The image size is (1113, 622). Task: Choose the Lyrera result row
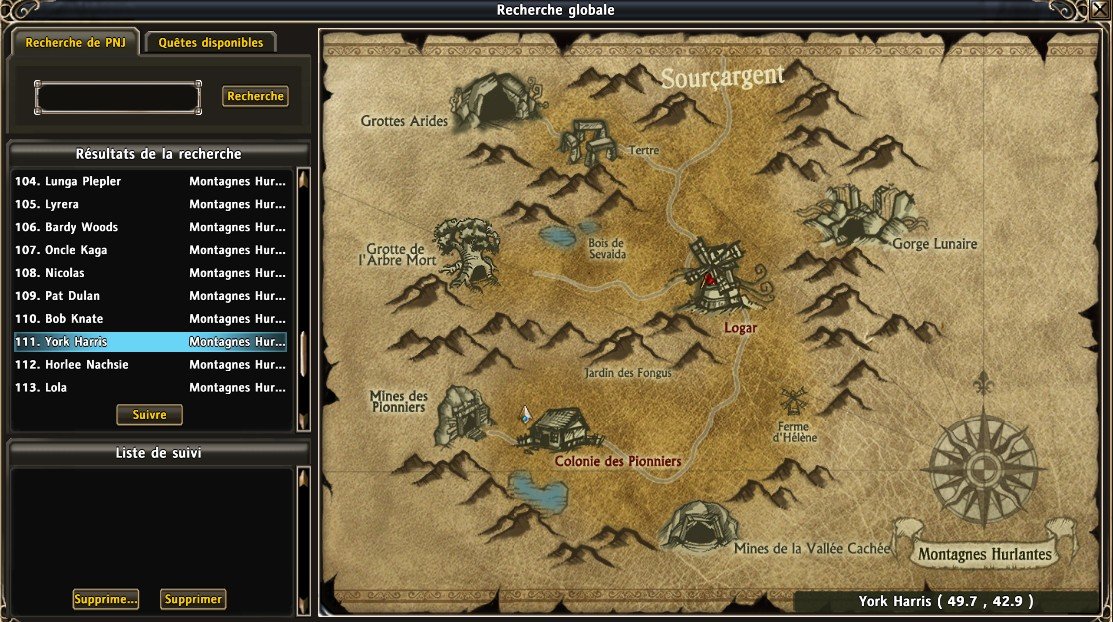pos(150,205)
